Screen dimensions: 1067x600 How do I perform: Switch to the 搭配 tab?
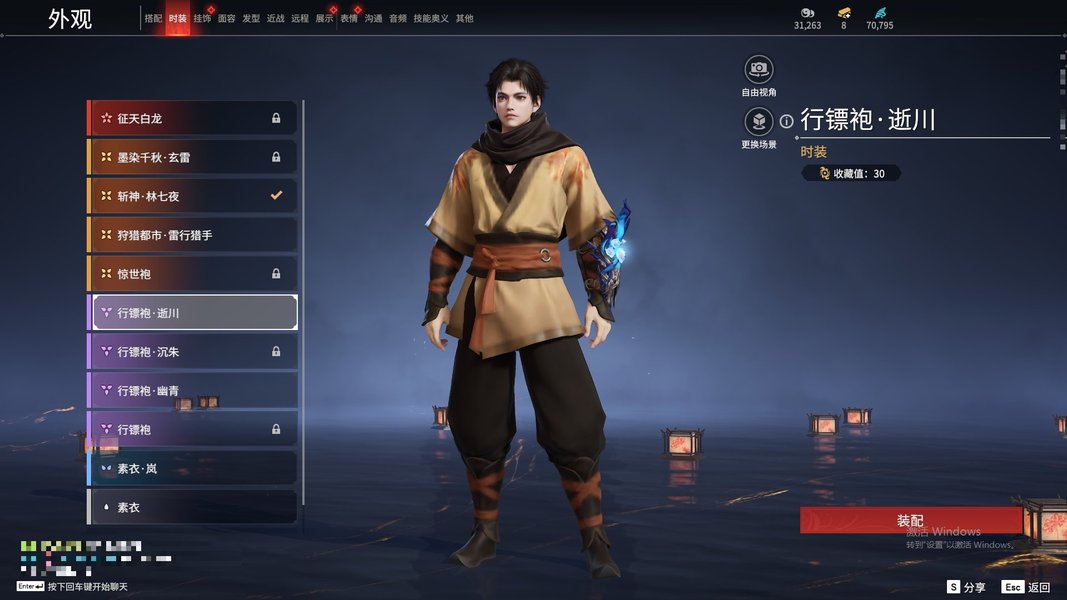153,18
